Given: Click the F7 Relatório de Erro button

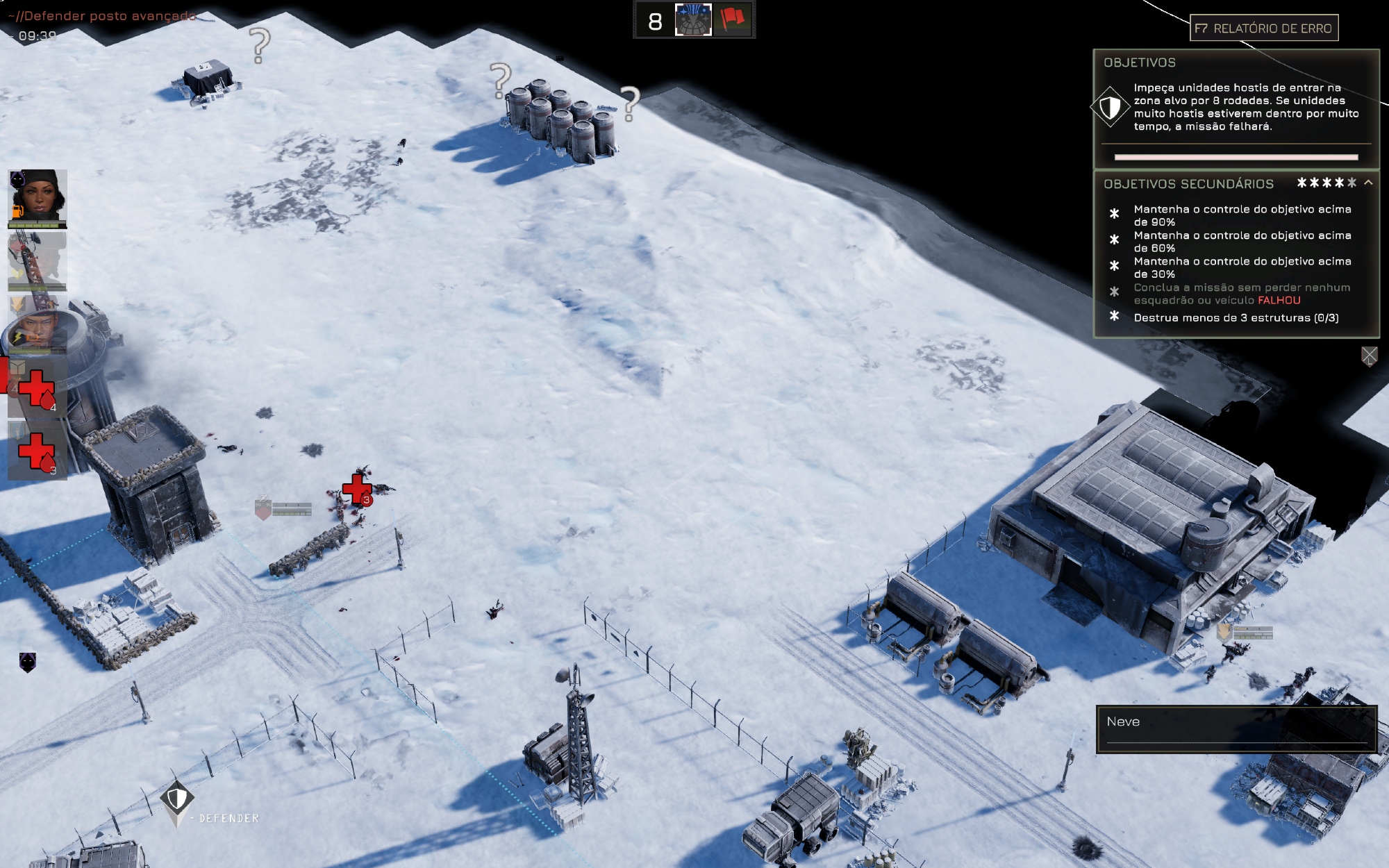Looking at the screenshot, I should pos(1263,28).
